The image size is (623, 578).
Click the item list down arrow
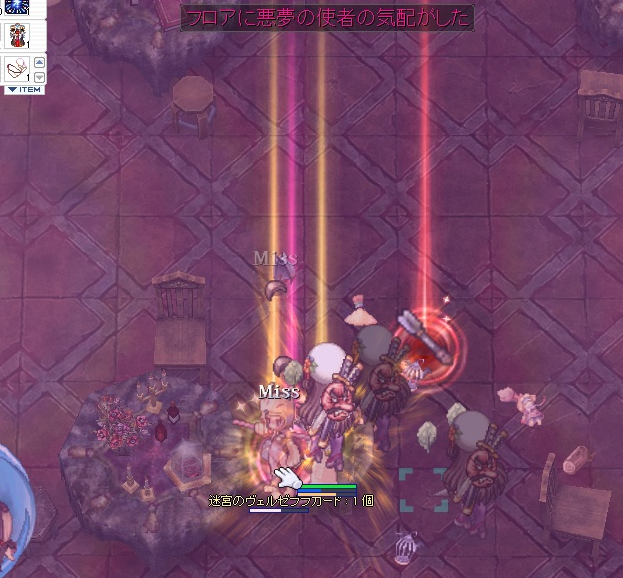[x=39, y=76]
